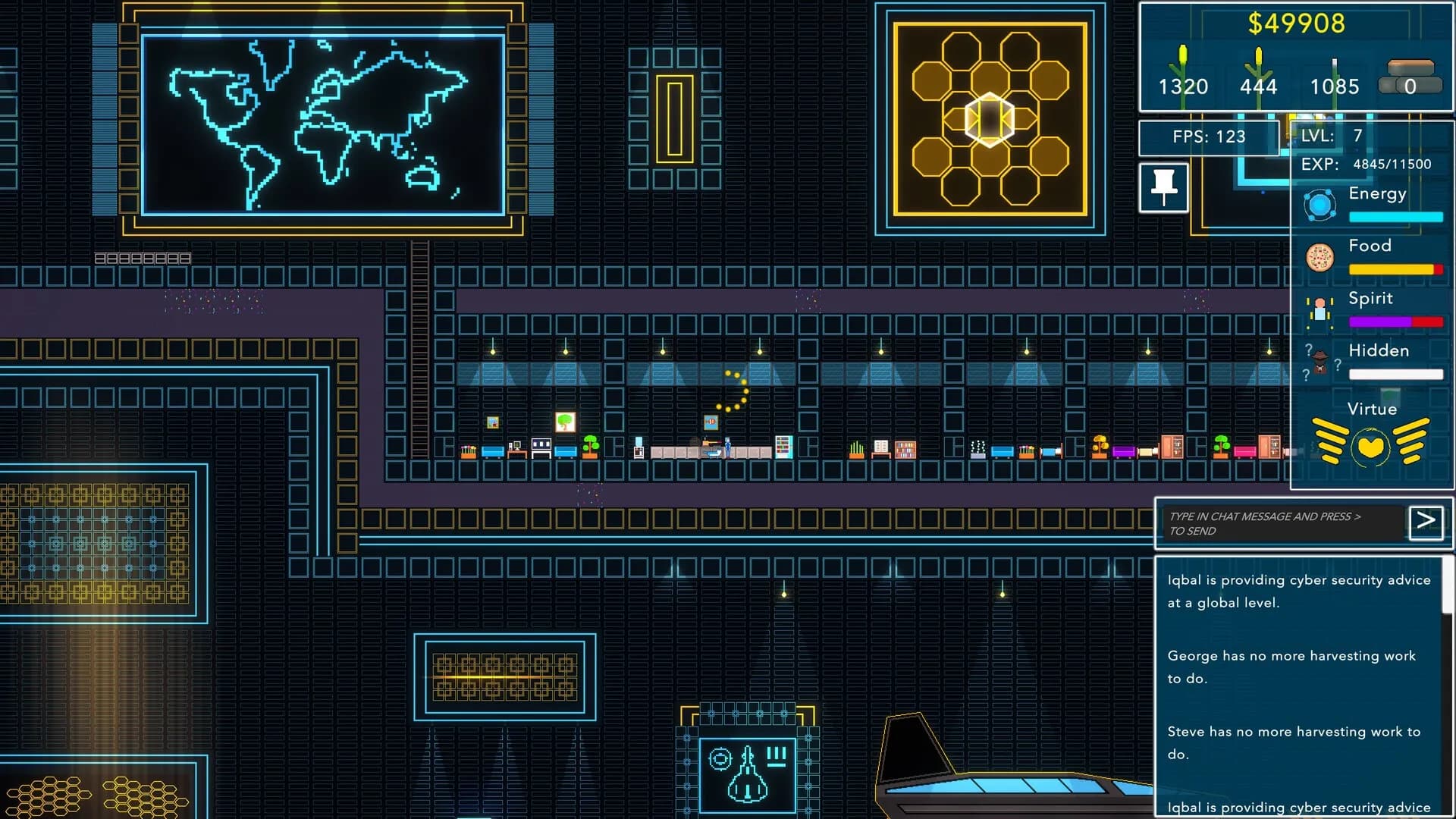The width and height of the screenshot is (1456, 819).
Task: Select the golden honeycomb hexagon display
Action: pos(991,118)
